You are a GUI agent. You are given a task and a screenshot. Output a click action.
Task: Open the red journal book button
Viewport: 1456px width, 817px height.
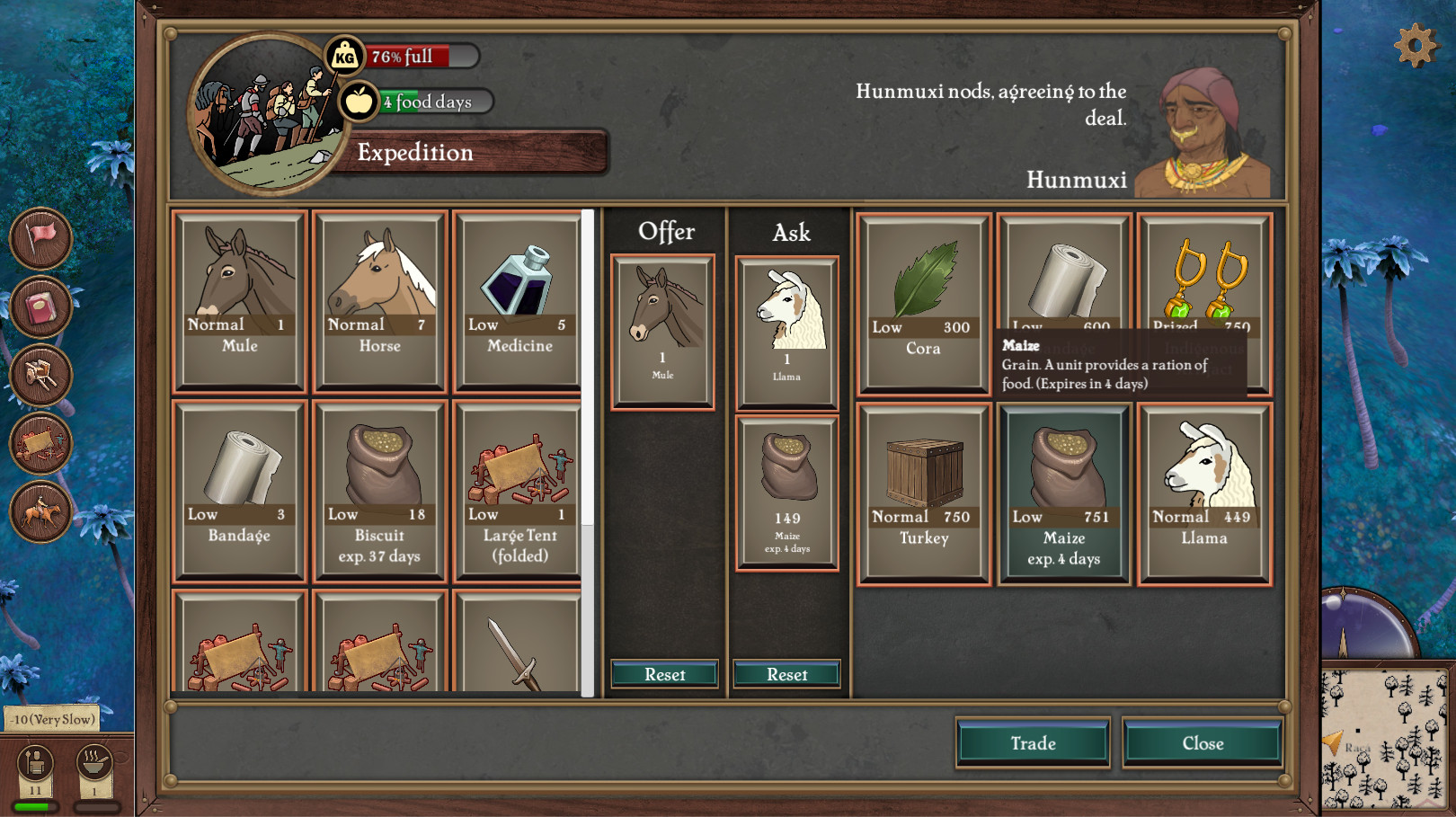point(41,307)
